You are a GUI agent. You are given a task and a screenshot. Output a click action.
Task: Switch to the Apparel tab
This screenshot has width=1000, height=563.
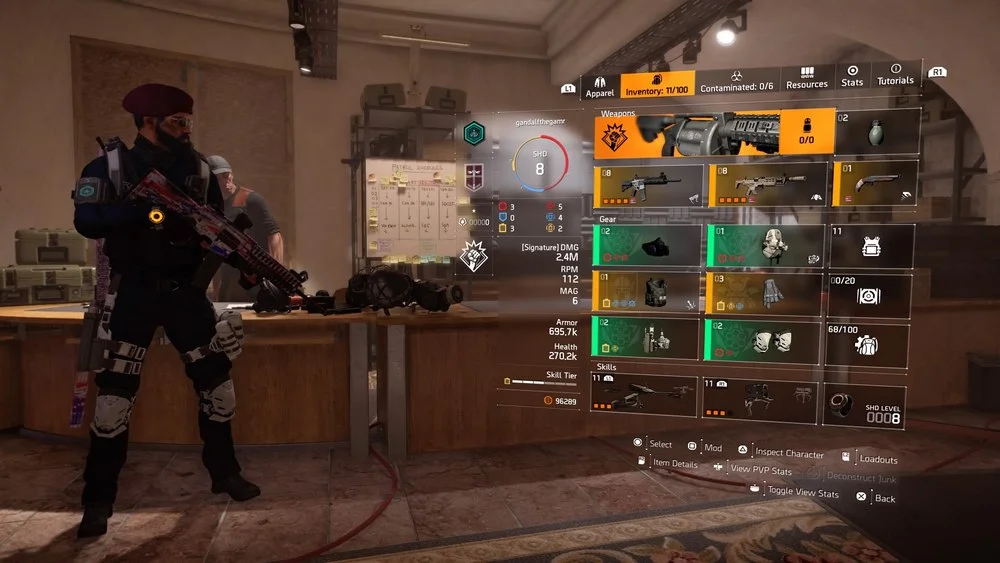tap(598, 85)
